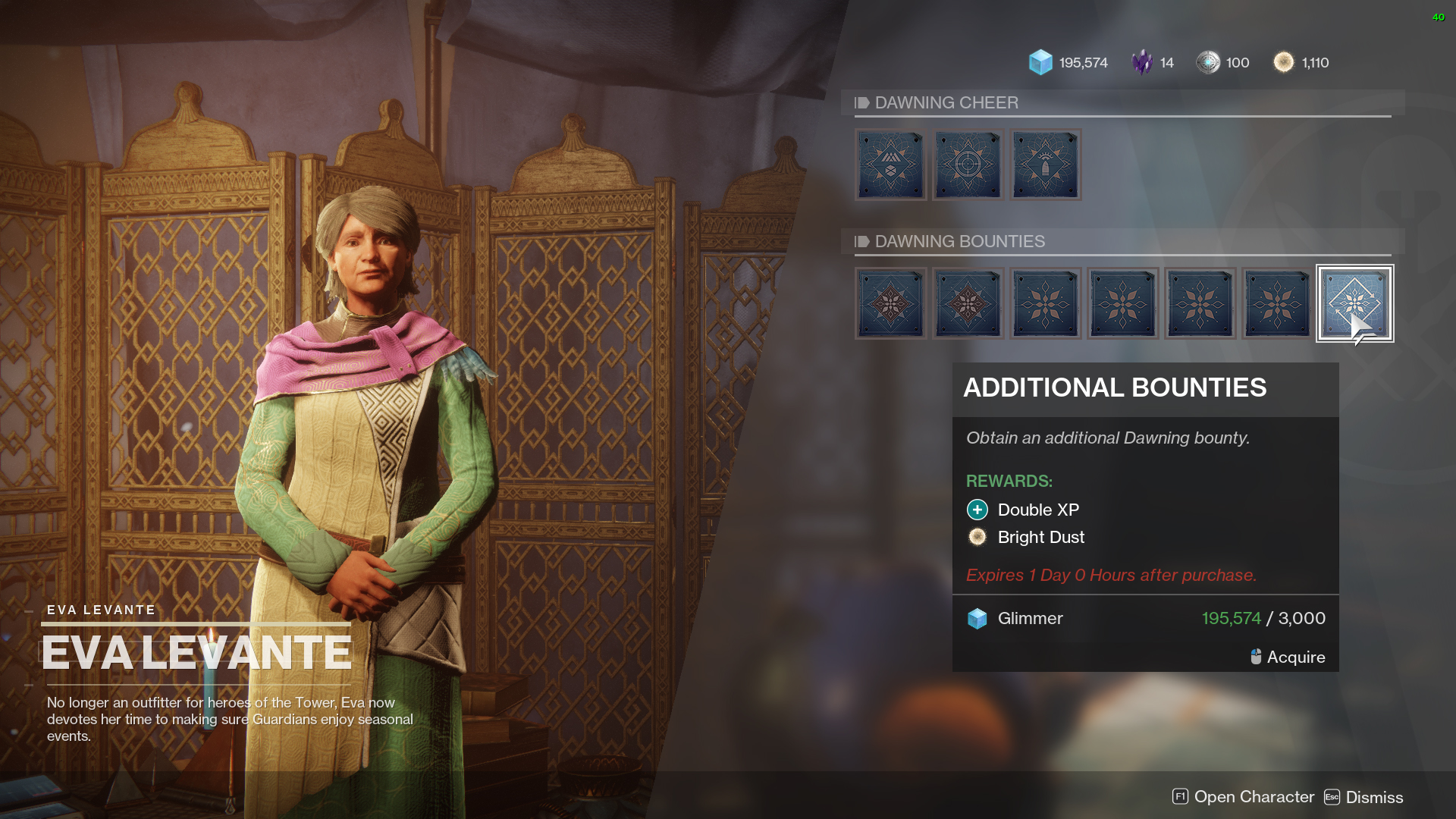Pick the eye-over-bullet bounty
The height and width of the screenshot is (819, 1456).
(1045, 165)
